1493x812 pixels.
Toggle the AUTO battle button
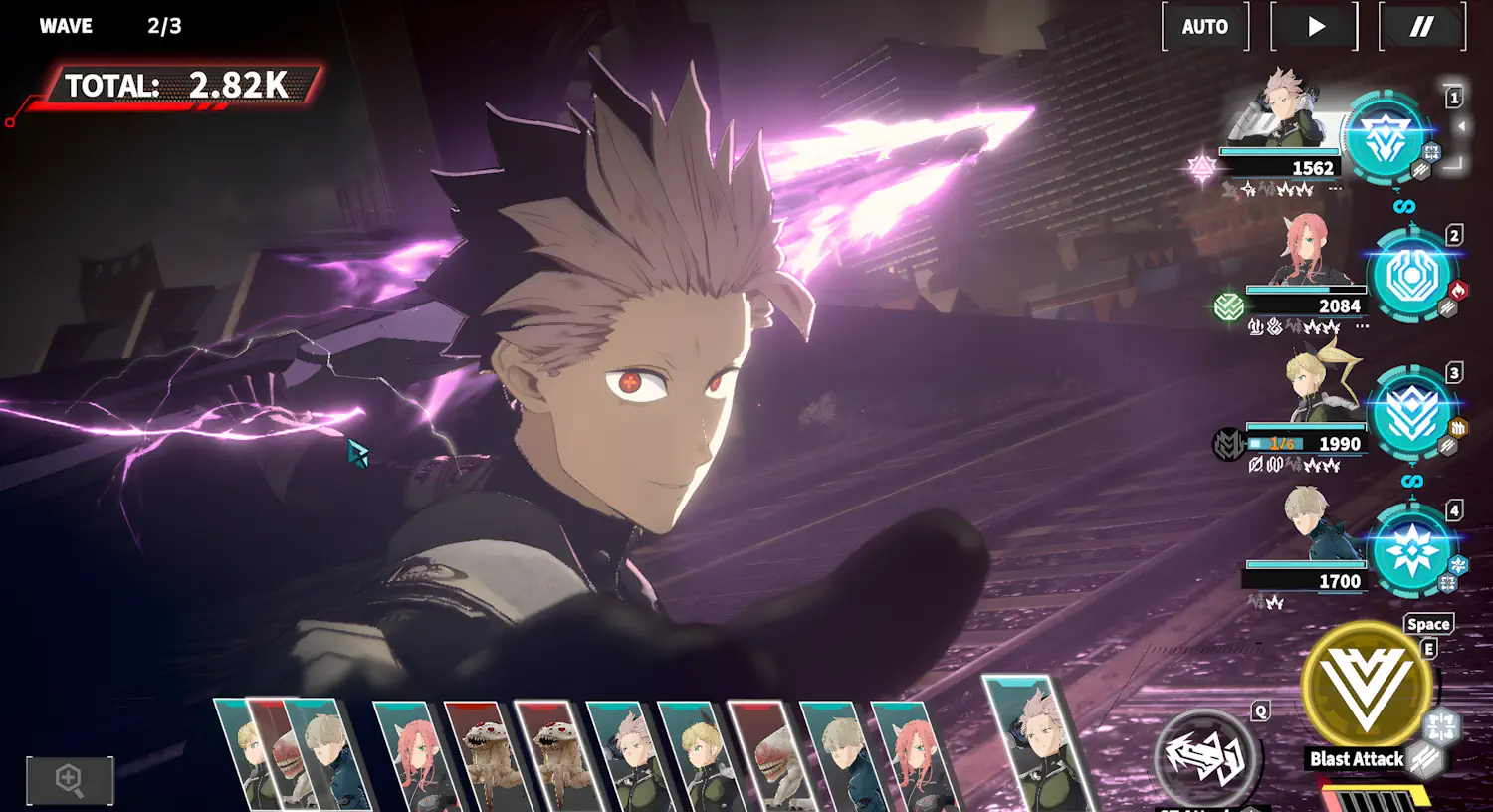[x=1204, y=27]
